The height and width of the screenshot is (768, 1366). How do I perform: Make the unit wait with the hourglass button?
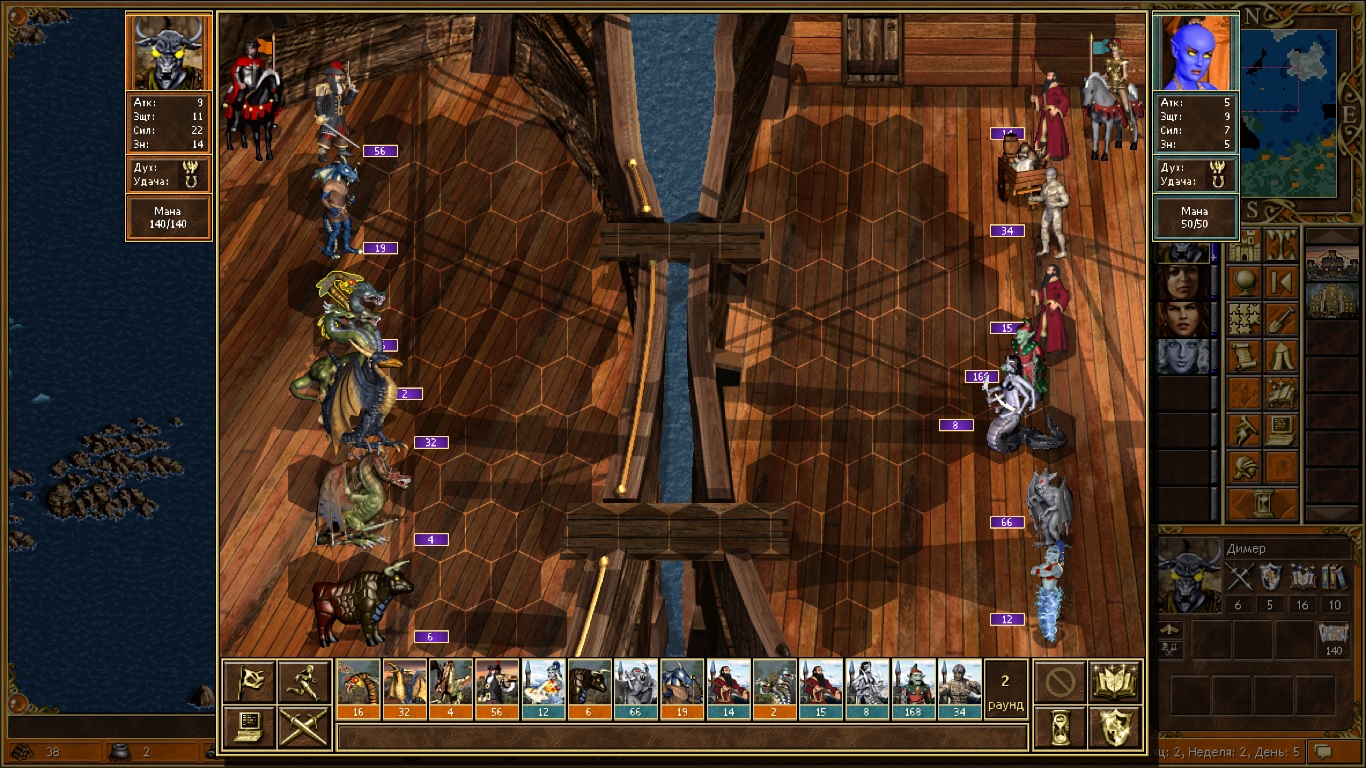[1060, 727]
